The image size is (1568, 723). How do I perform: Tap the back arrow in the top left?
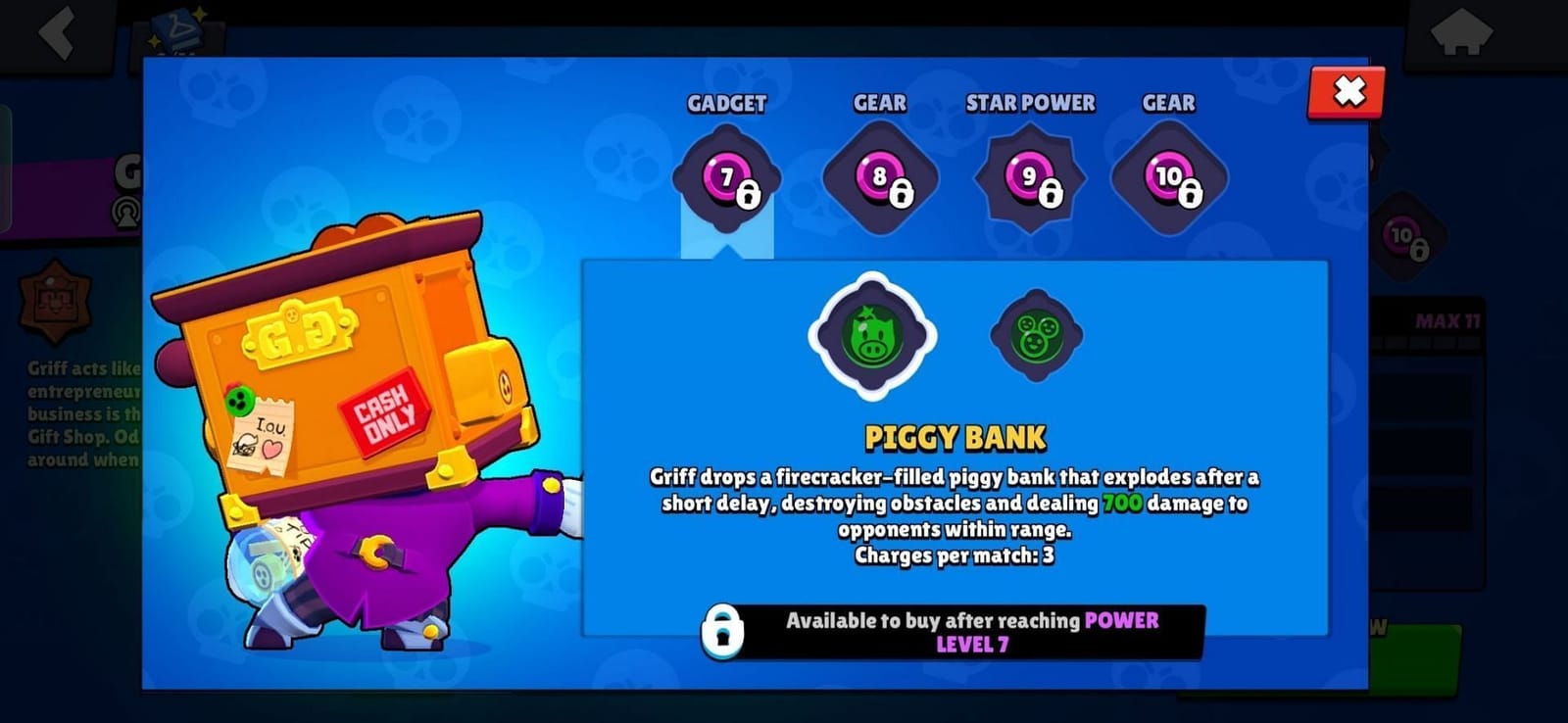click(56, 34)
